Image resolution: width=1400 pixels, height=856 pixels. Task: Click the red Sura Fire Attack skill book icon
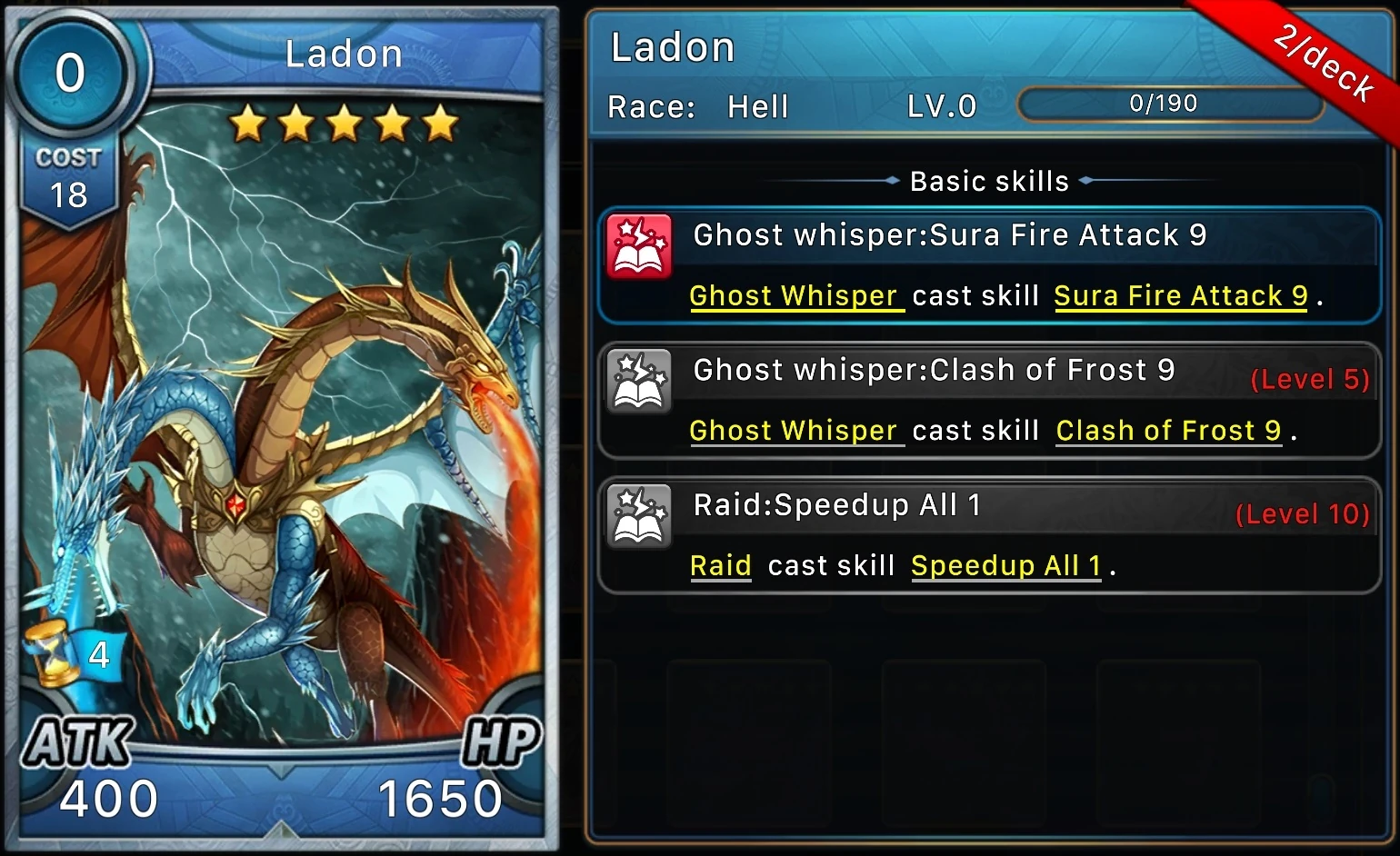[640, 244]
